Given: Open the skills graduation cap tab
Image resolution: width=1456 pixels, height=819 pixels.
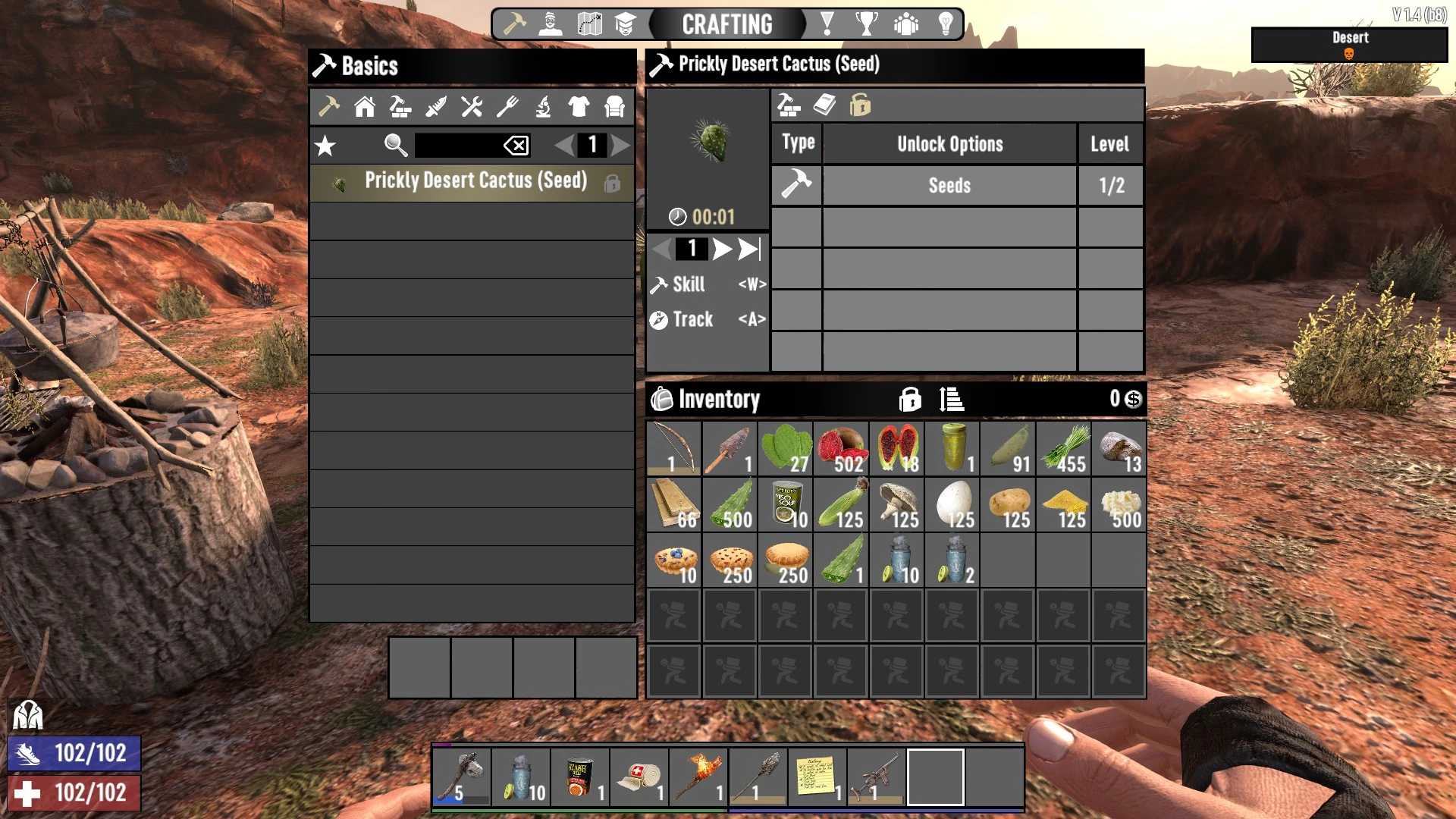Looking at the screenshot, I should point(625,24).
